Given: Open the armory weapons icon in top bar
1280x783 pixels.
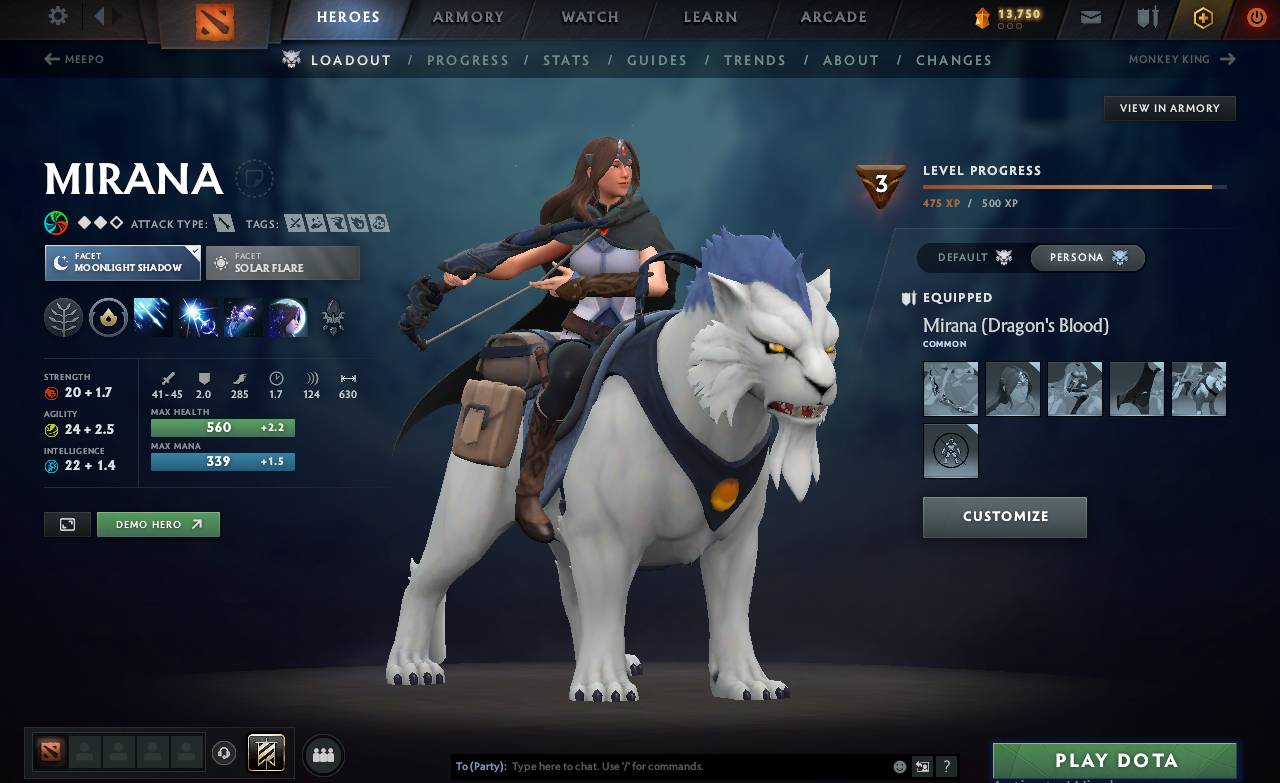Looking at the screenshot, I should pos(1146,16).
